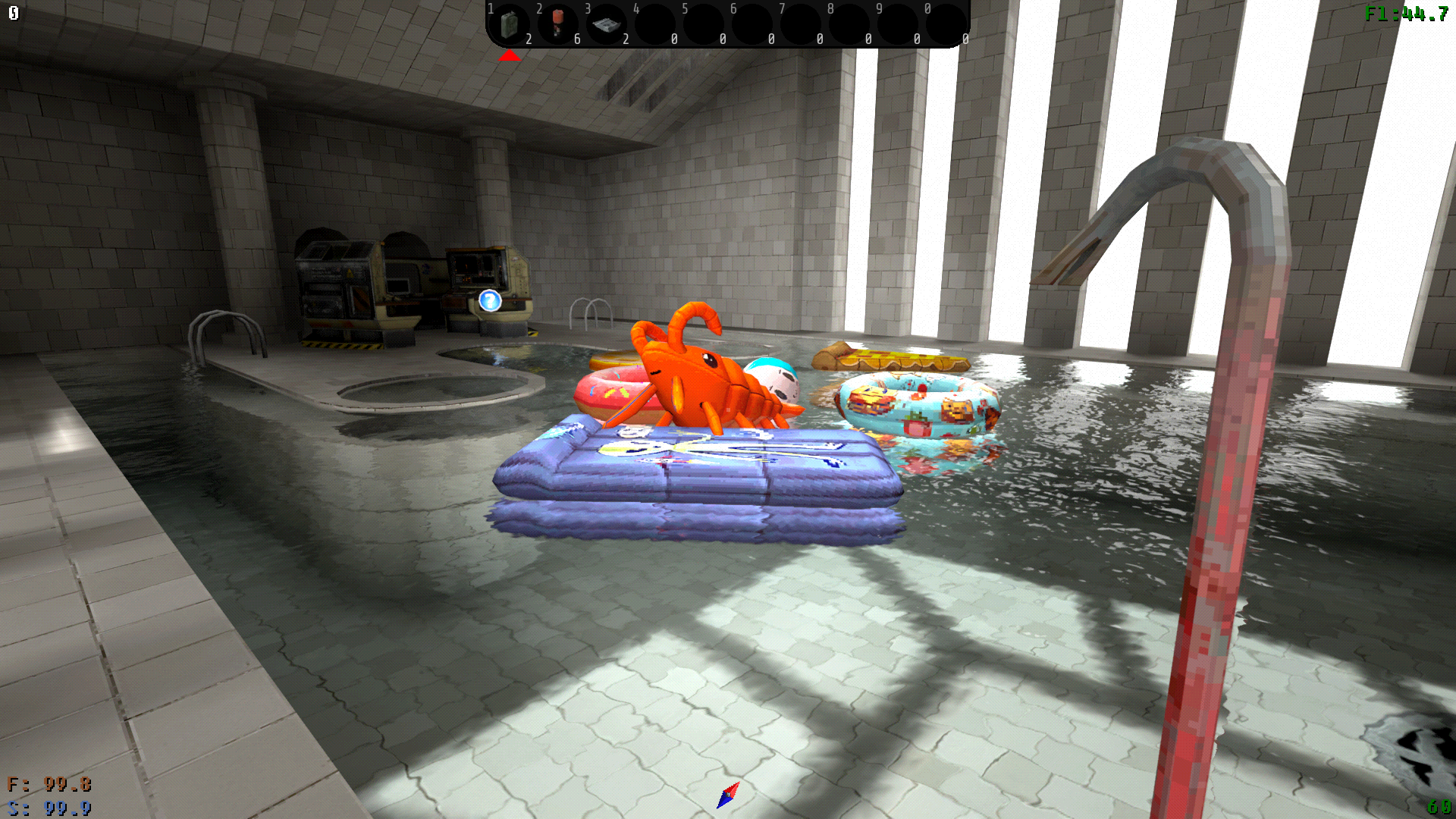
Task: Select the red canister hotbar slot
Action: (x=558, y=24)
